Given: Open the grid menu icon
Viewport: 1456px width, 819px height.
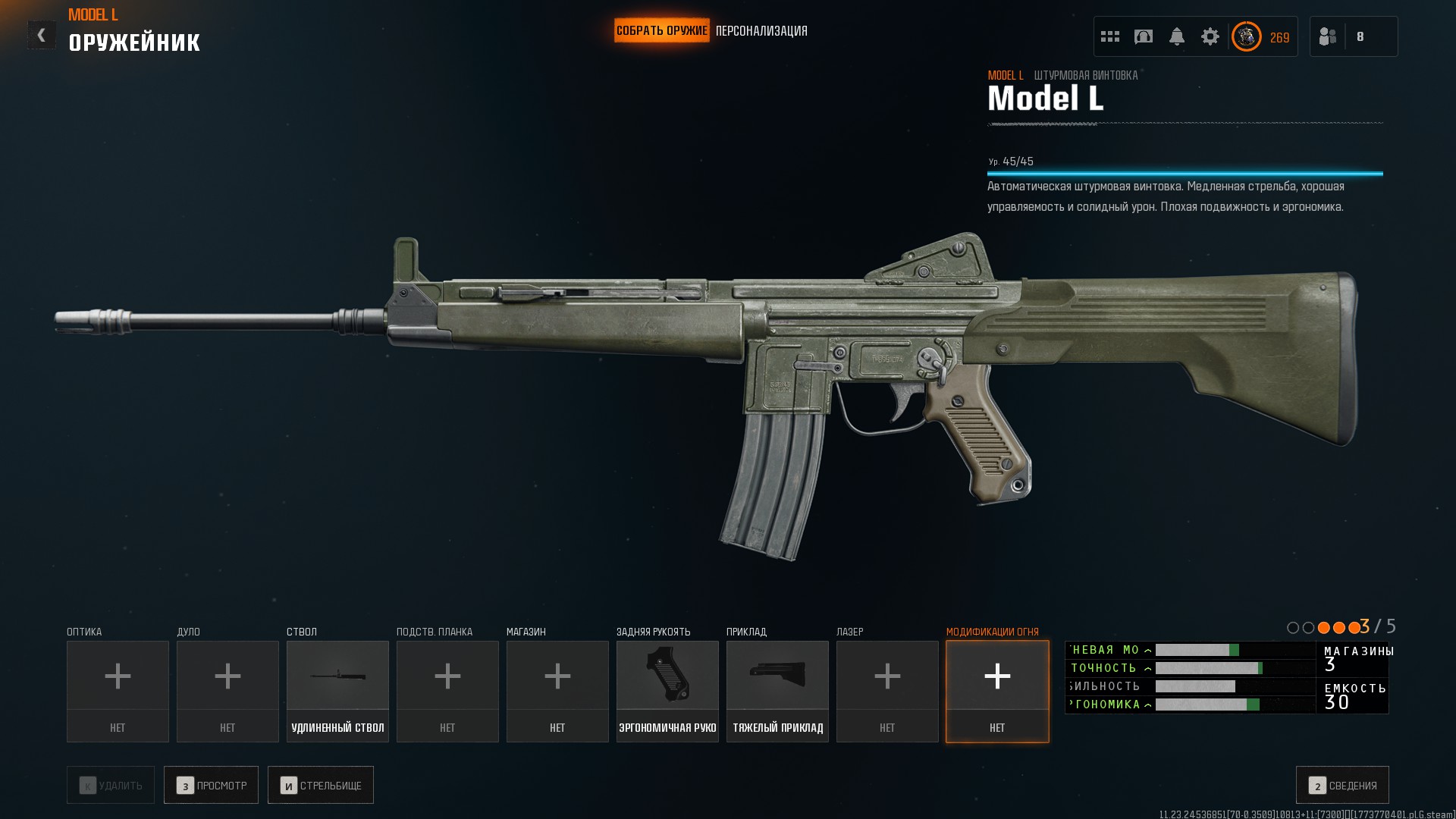Looking at the screenshot, I should click(x=1110, y=36).
